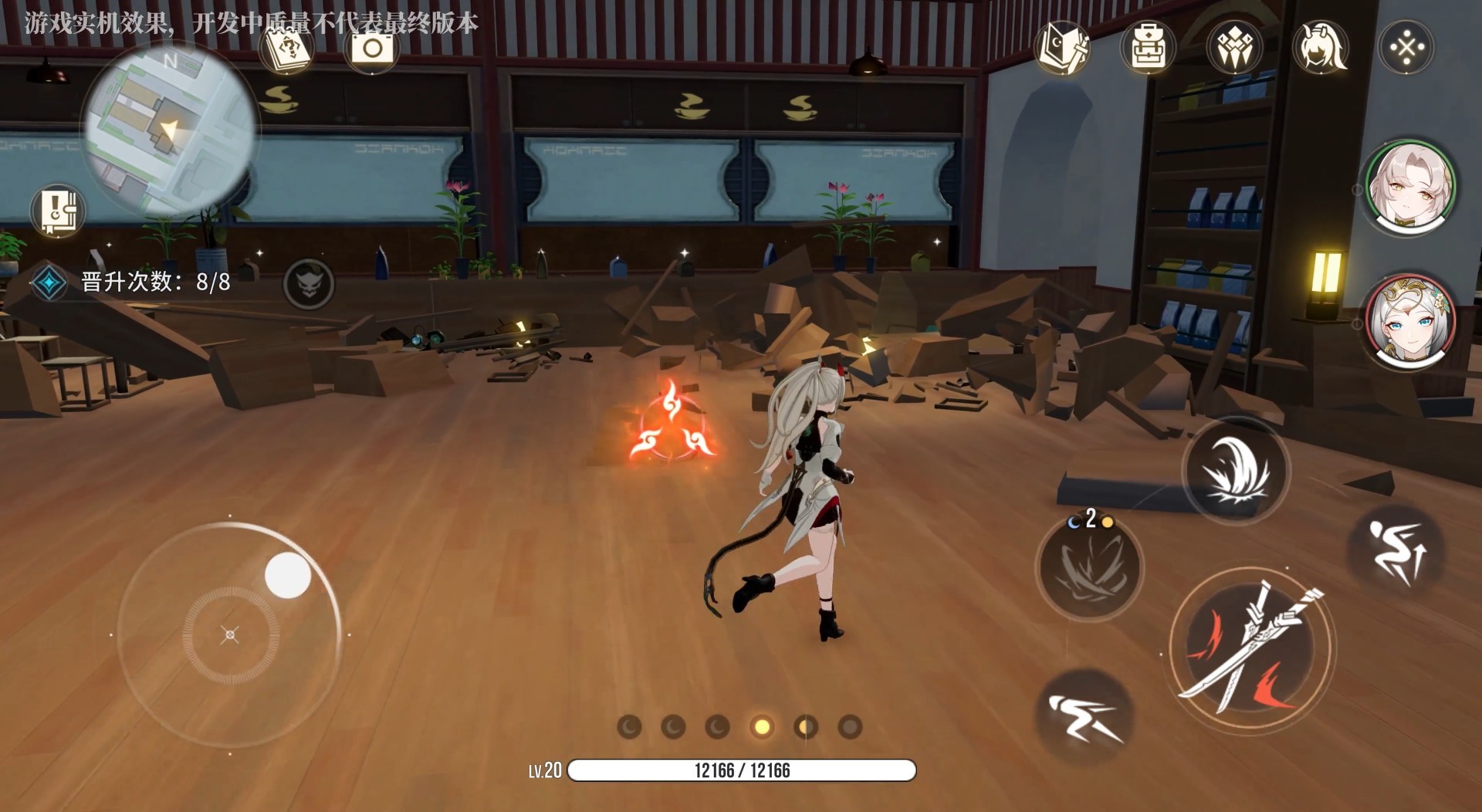Tap the jump action button
The image size is (1482, 812).
click(x=1396, y=550)
